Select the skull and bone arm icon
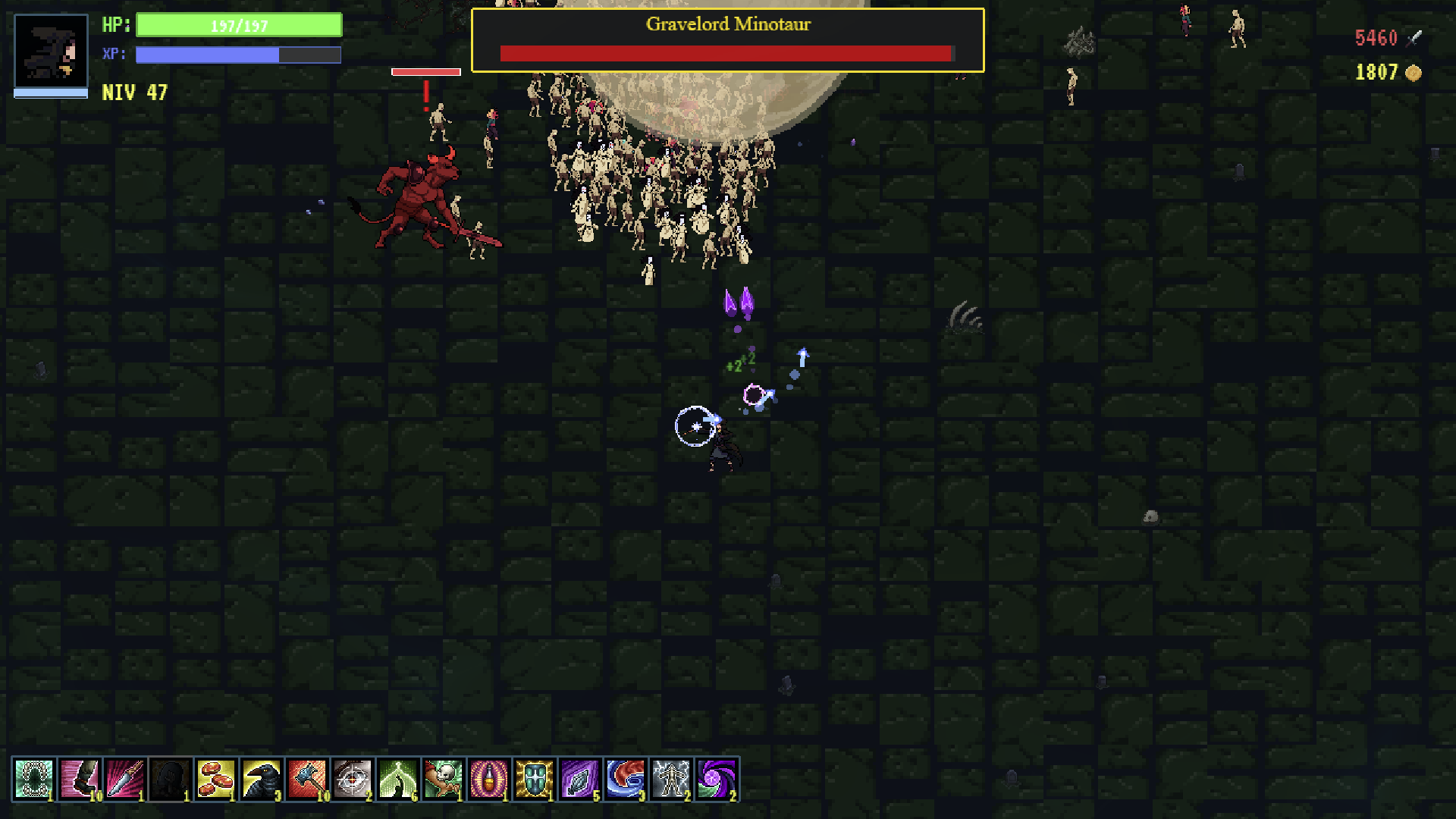The height and width of the screenshot is (819, 1456). click(444, 779)
